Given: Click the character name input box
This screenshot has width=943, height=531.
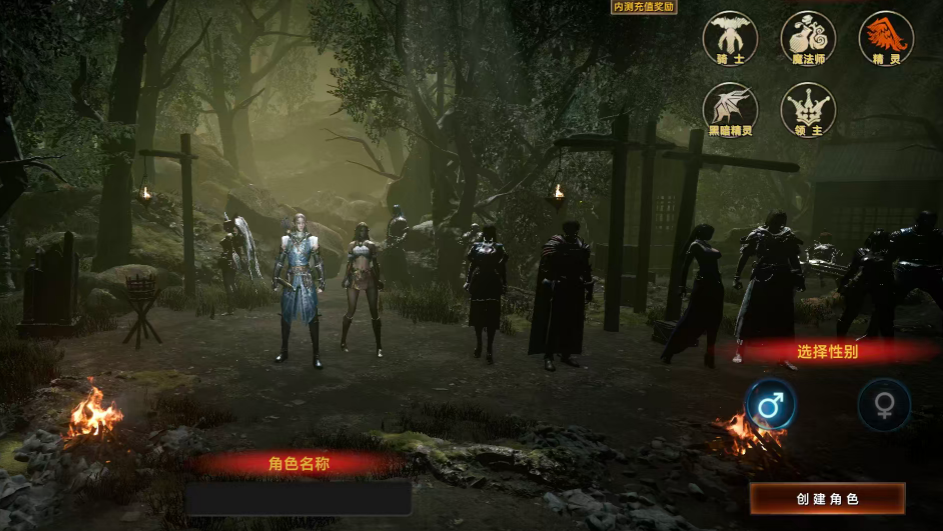Looking at the screenshot, I should (x=298, y=497).
